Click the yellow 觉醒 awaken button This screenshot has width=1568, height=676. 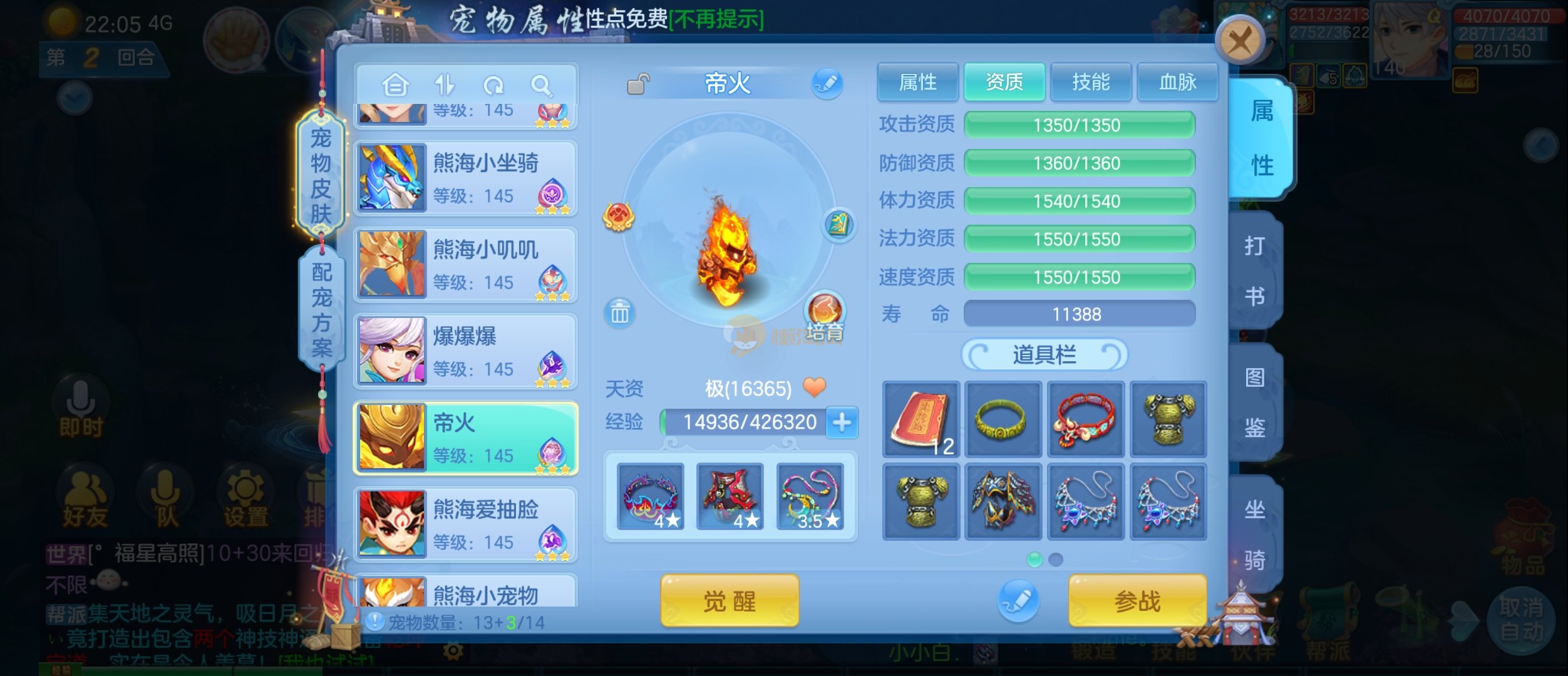730,601
